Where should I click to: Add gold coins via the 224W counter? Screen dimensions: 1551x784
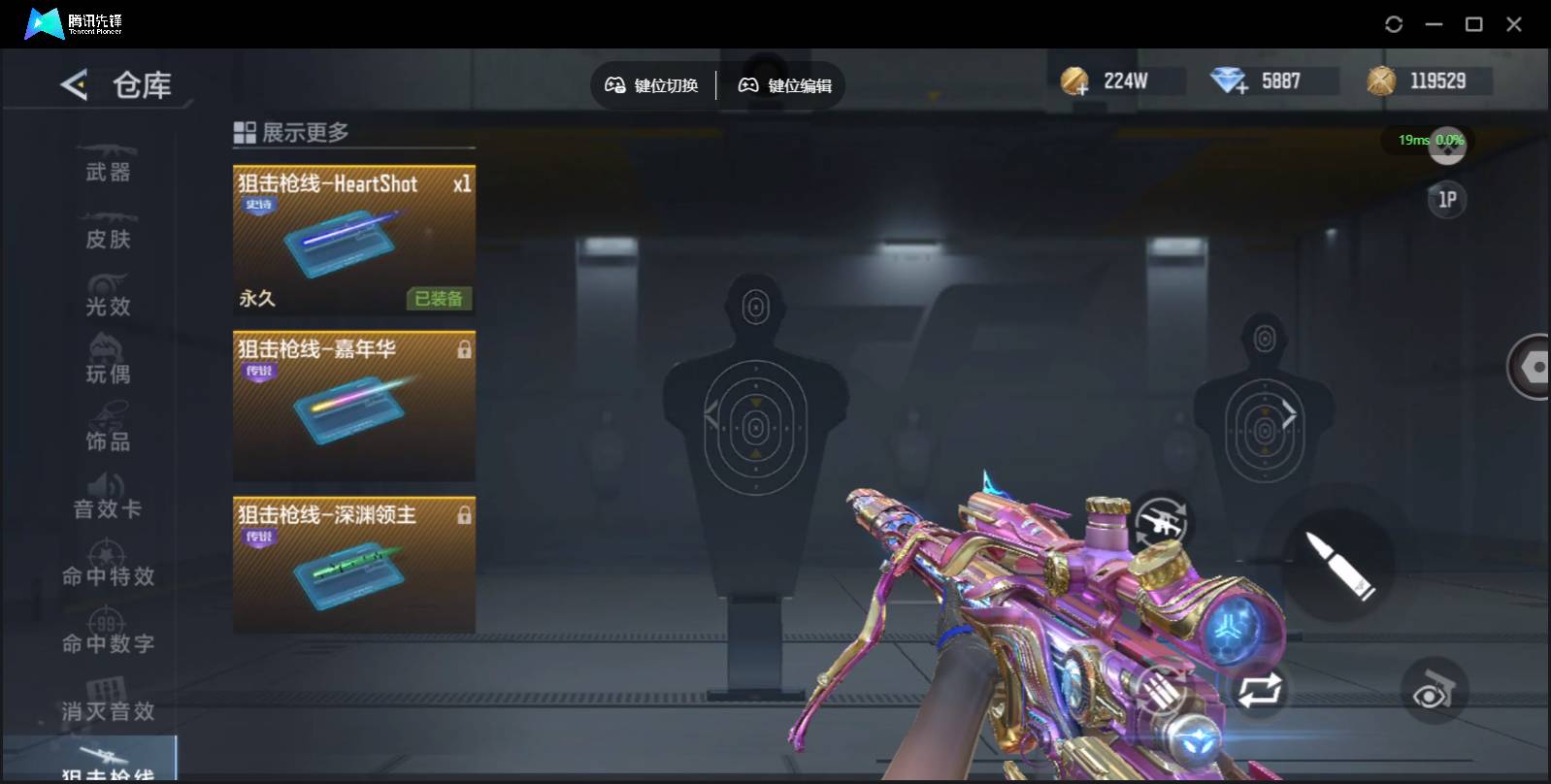(1075, 82)
